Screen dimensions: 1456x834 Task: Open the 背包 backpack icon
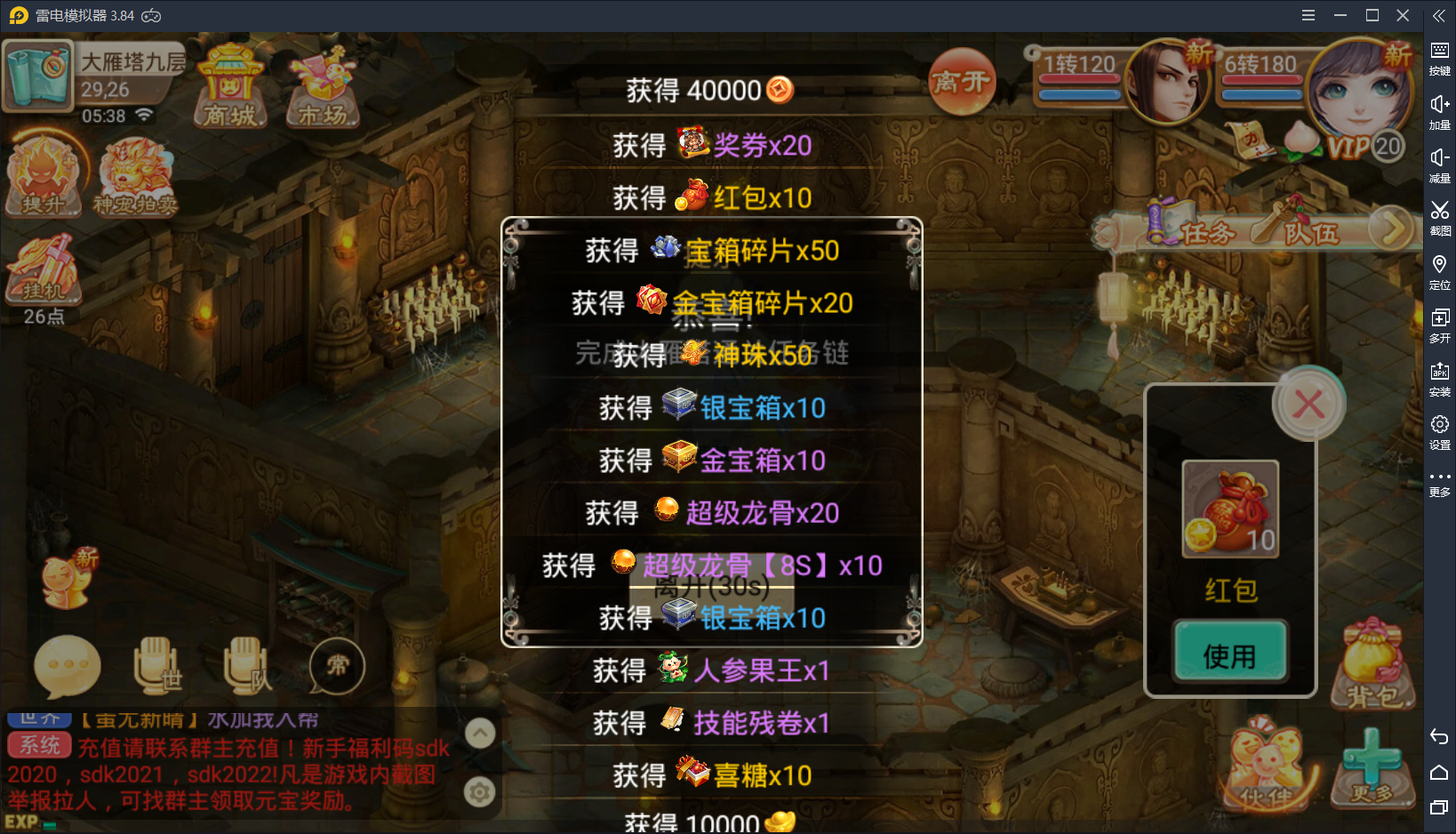[x=1372, y=665]
